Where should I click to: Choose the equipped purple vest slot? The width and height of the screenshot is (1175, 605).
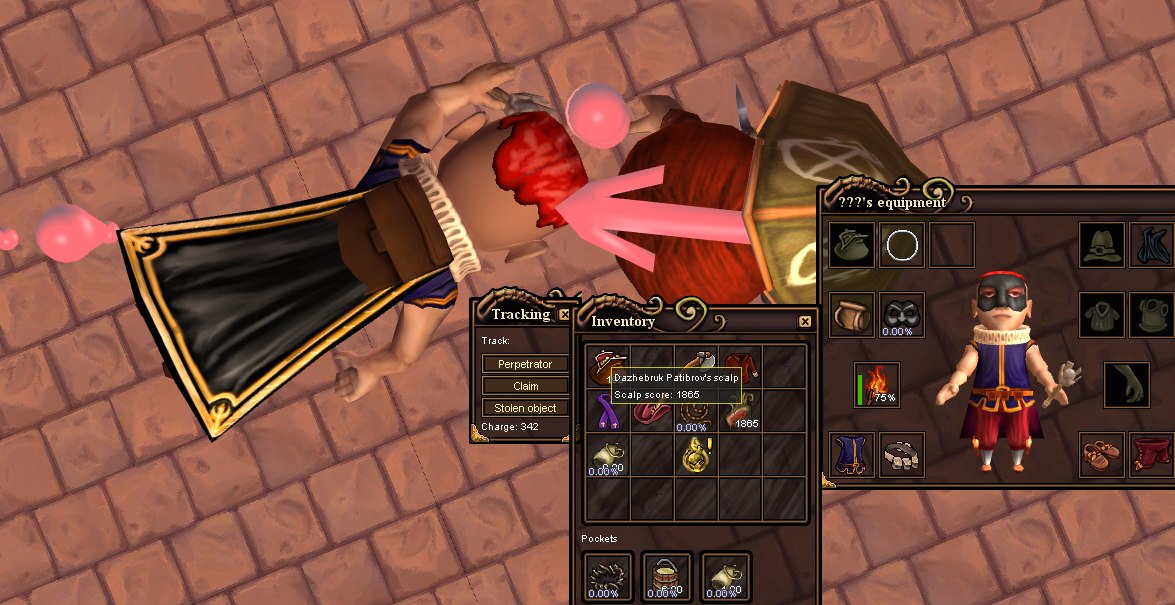(x=852, y=455)
